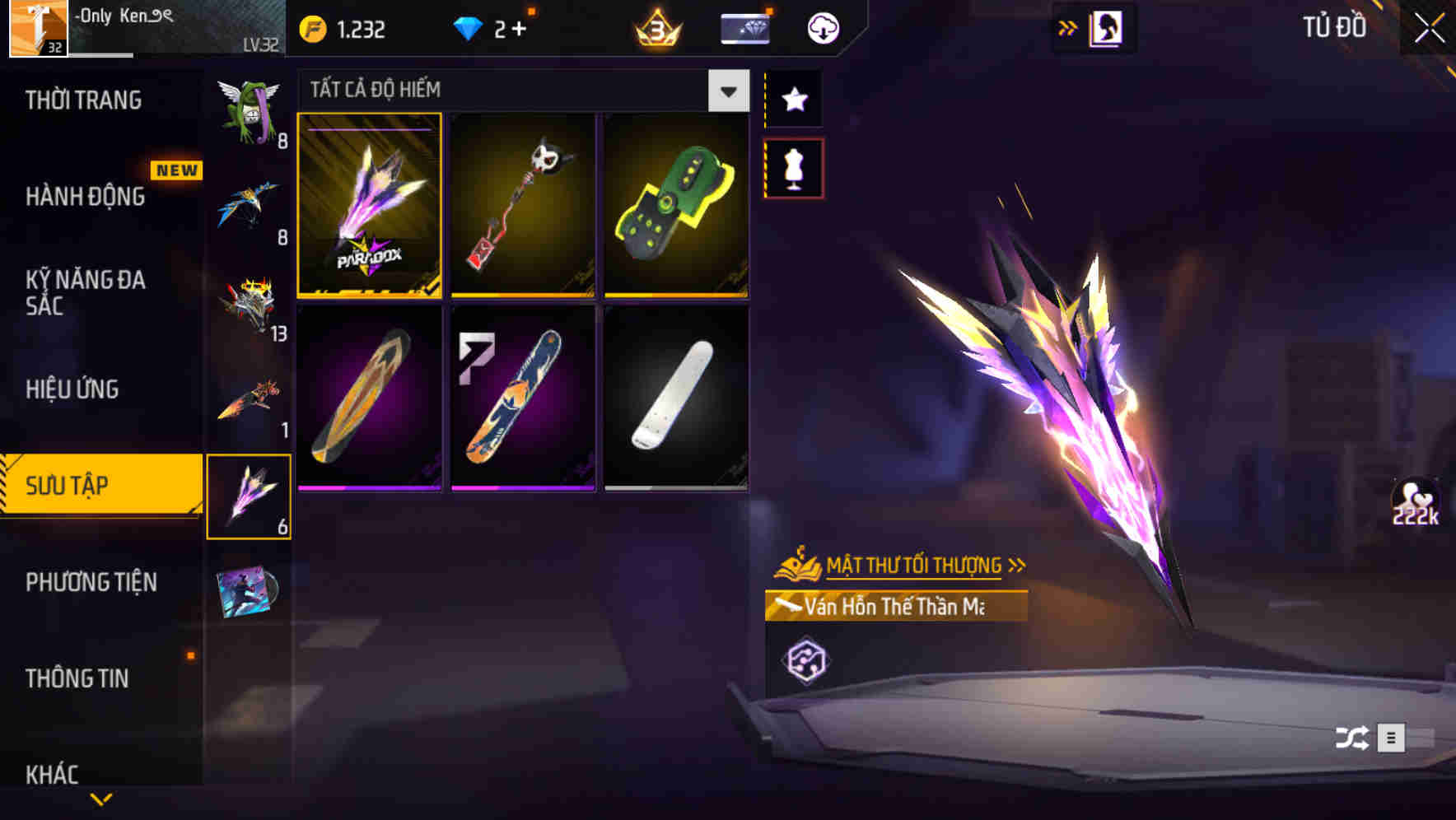This screenshot has height=820, width=1456.
Task: Select the Paradox skateboard thumbnail
Action: [371, 207]
